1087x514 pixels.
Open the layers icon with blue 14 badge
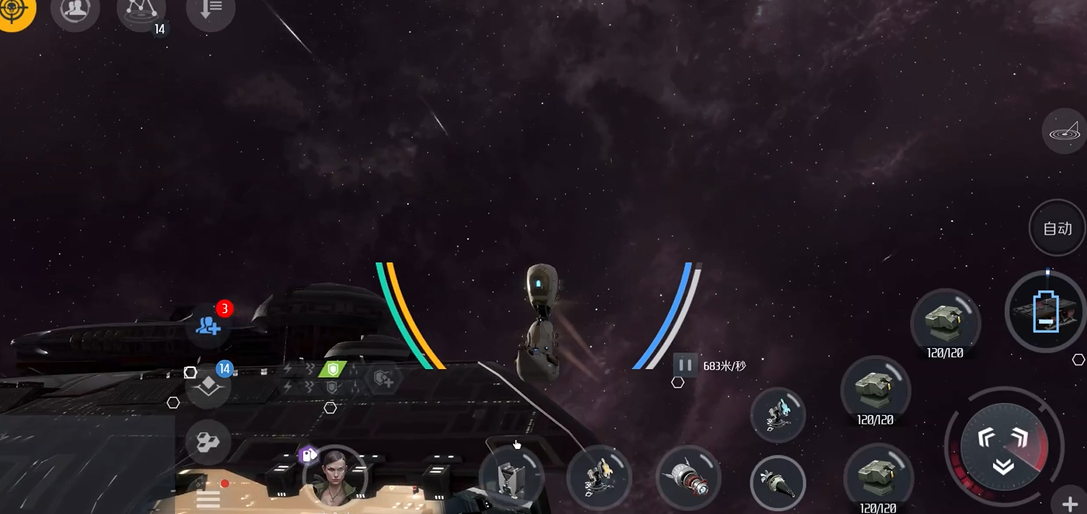coord(208,386)
